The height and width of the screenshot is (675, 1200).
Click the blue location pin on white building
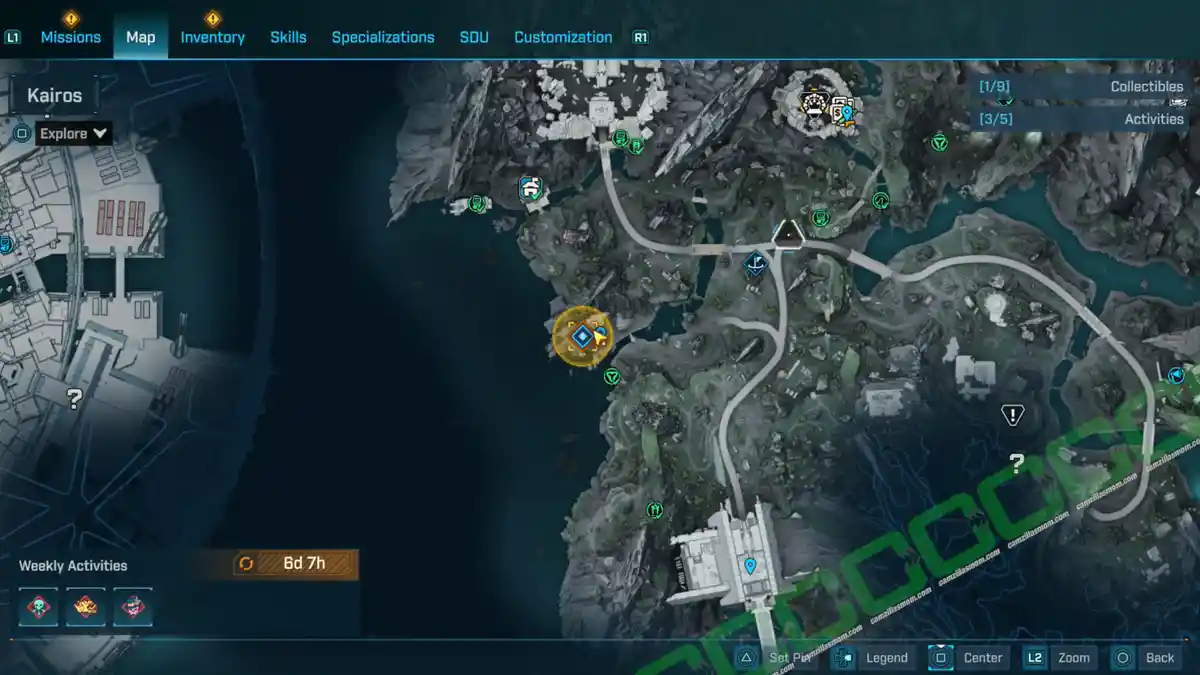750,566
